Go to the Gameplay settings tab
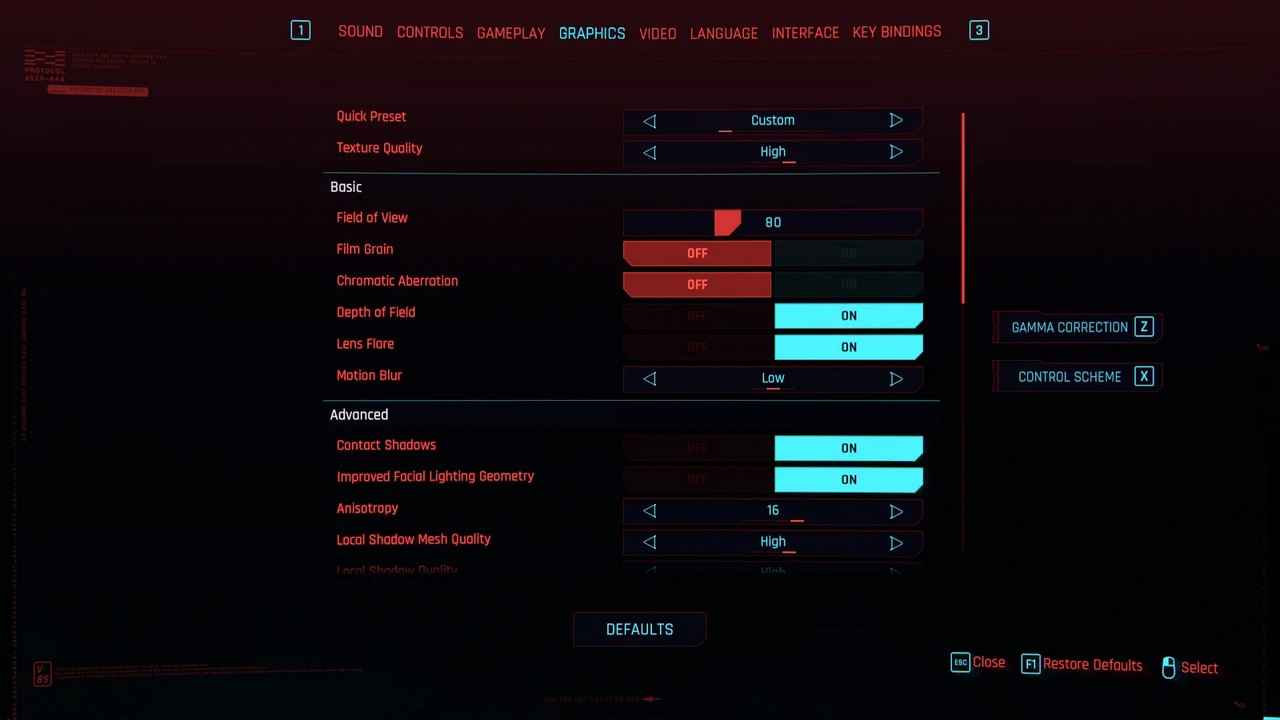This screenshot has height=720, width=1280. point(511,33)
